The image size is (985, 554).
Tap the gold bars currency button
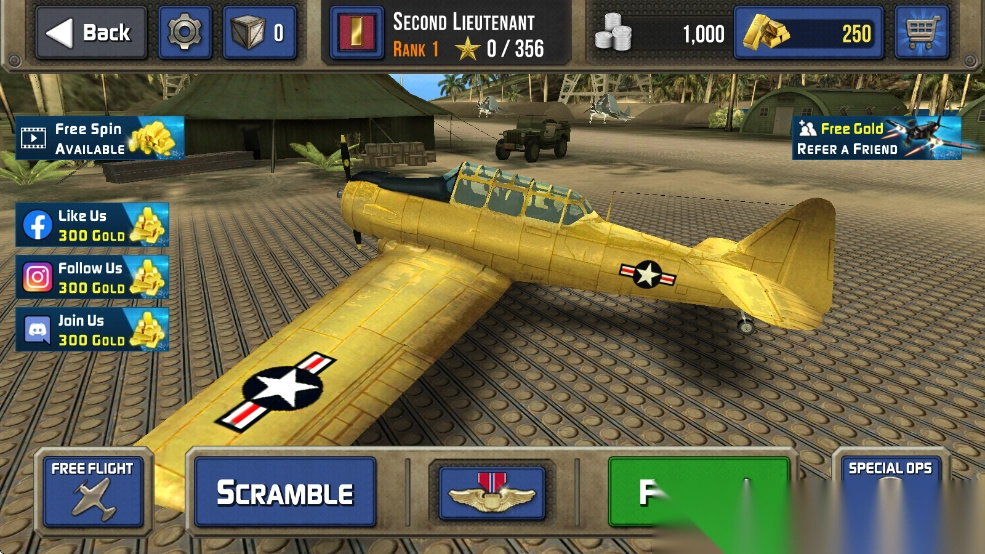(x=809, y=33)
